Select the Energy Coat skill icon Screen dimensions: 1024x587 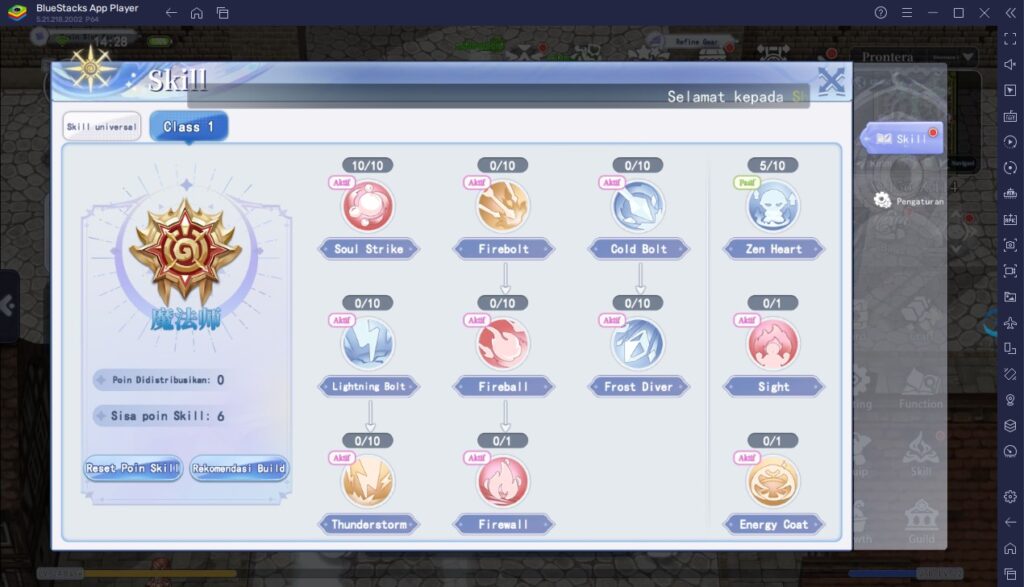tap(773, 481)
